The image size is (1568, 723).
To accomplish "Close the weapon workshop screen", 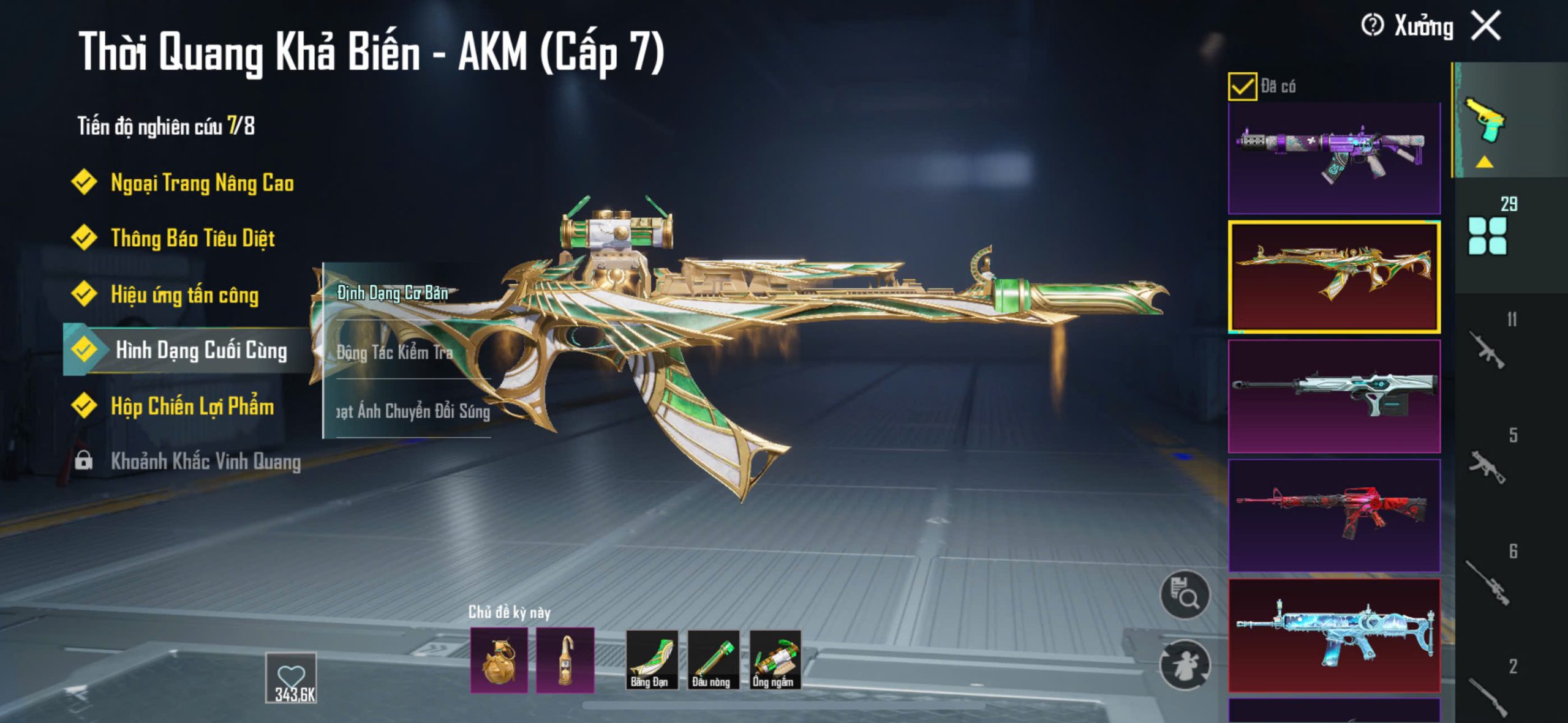I will point(1487,26).
